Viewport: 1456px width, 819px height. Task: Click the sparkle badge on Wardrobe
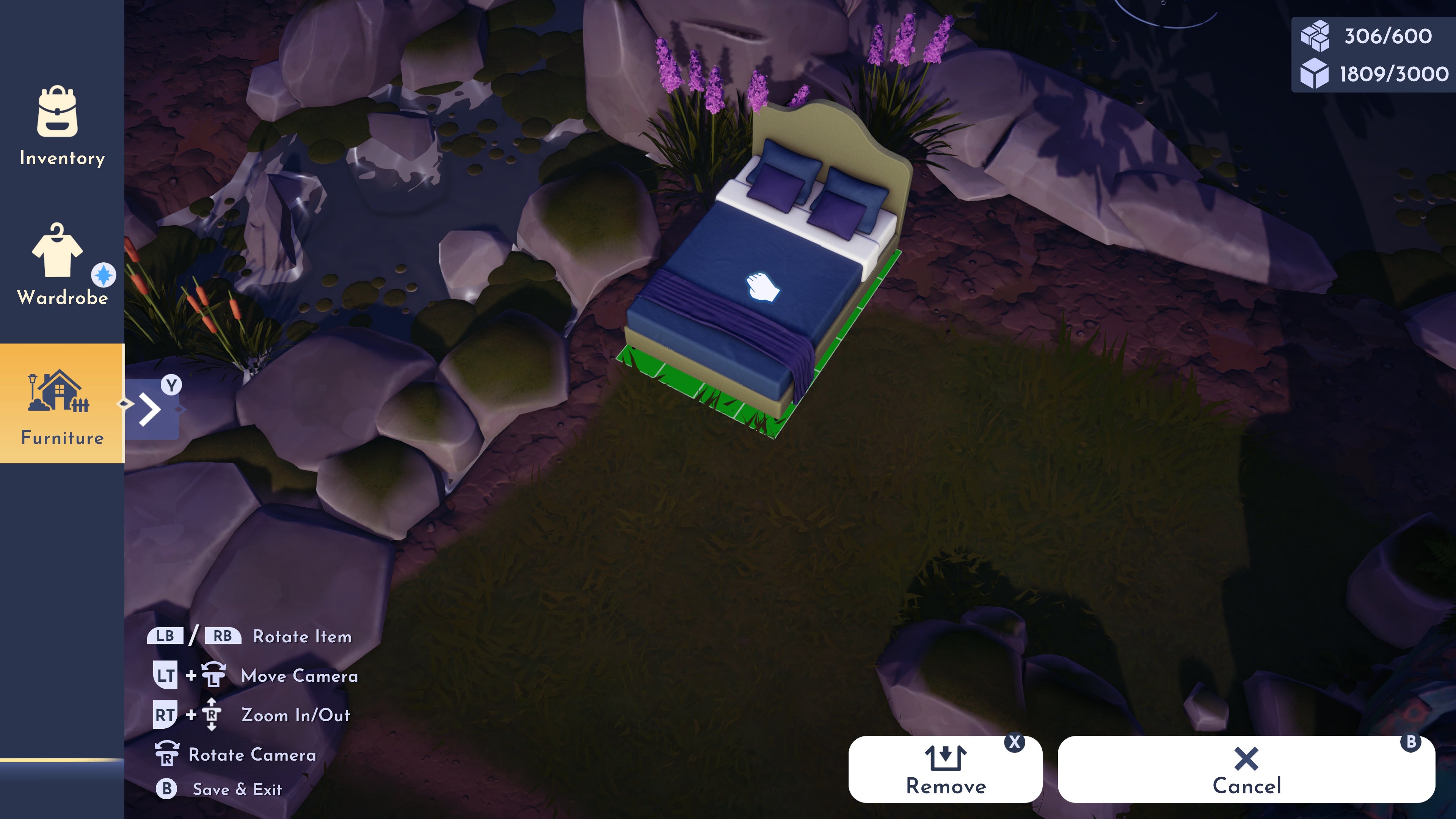coord(104,276)
